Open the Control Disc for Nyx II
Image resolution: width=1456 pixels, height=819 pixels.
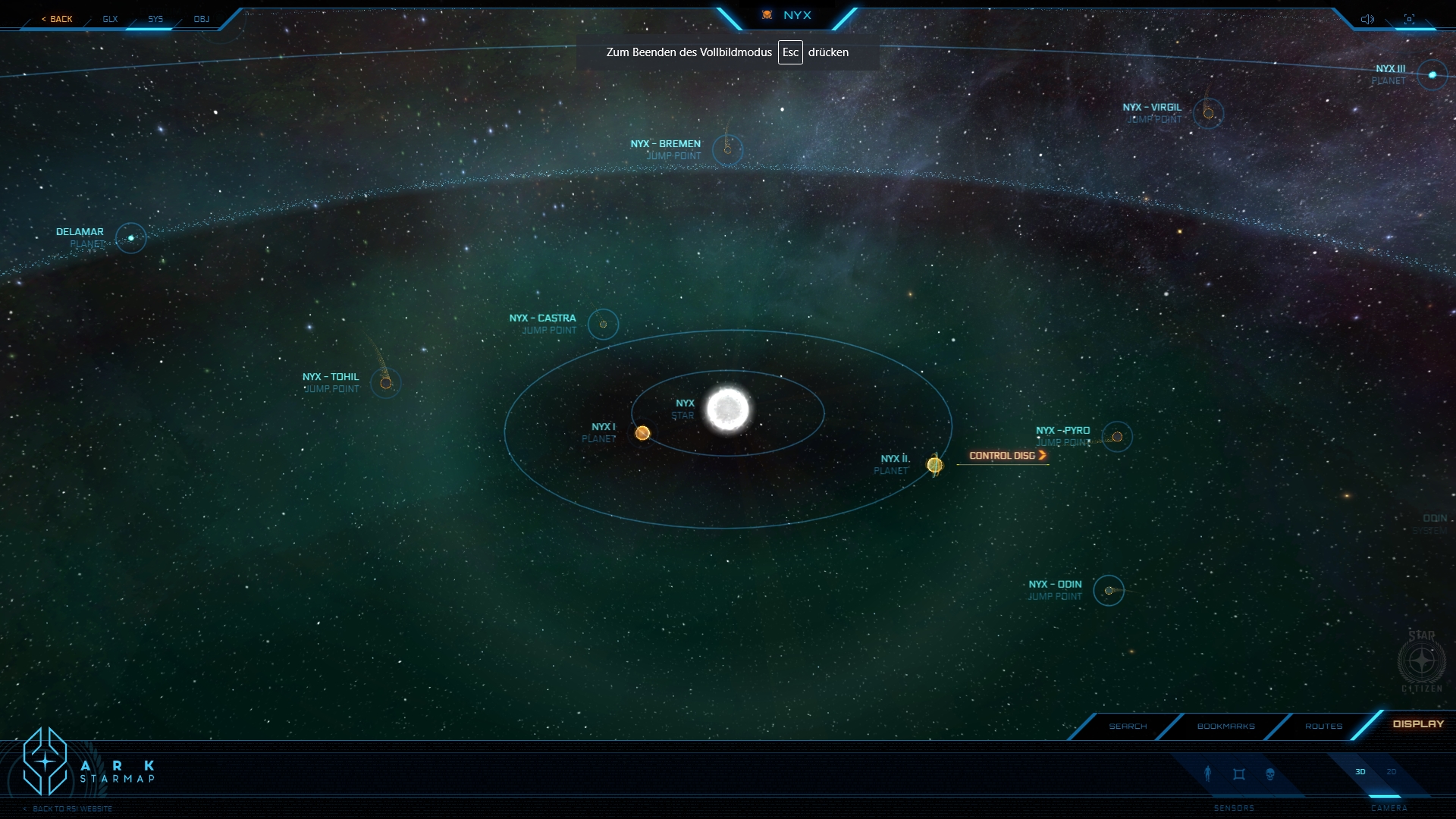tap(1007, 456)
